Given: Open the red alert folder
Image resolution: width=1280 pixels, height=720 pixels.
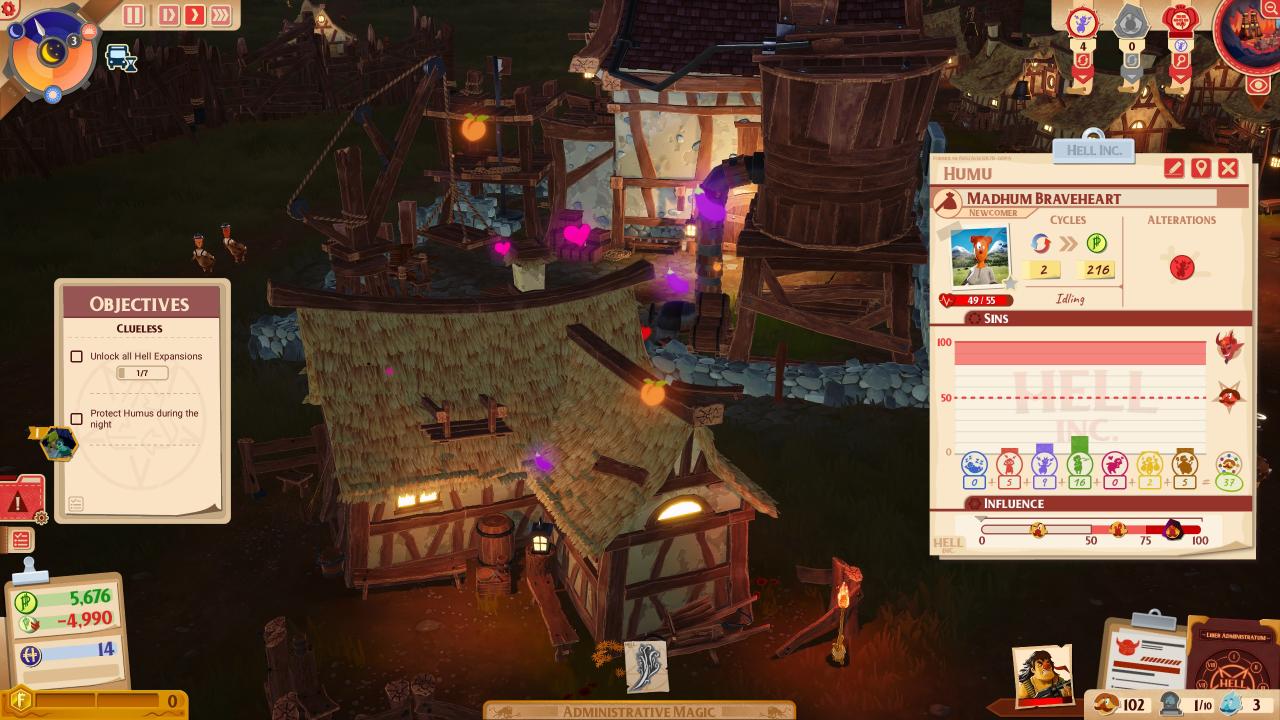Looking at the screenshot, I should point(21,497).
